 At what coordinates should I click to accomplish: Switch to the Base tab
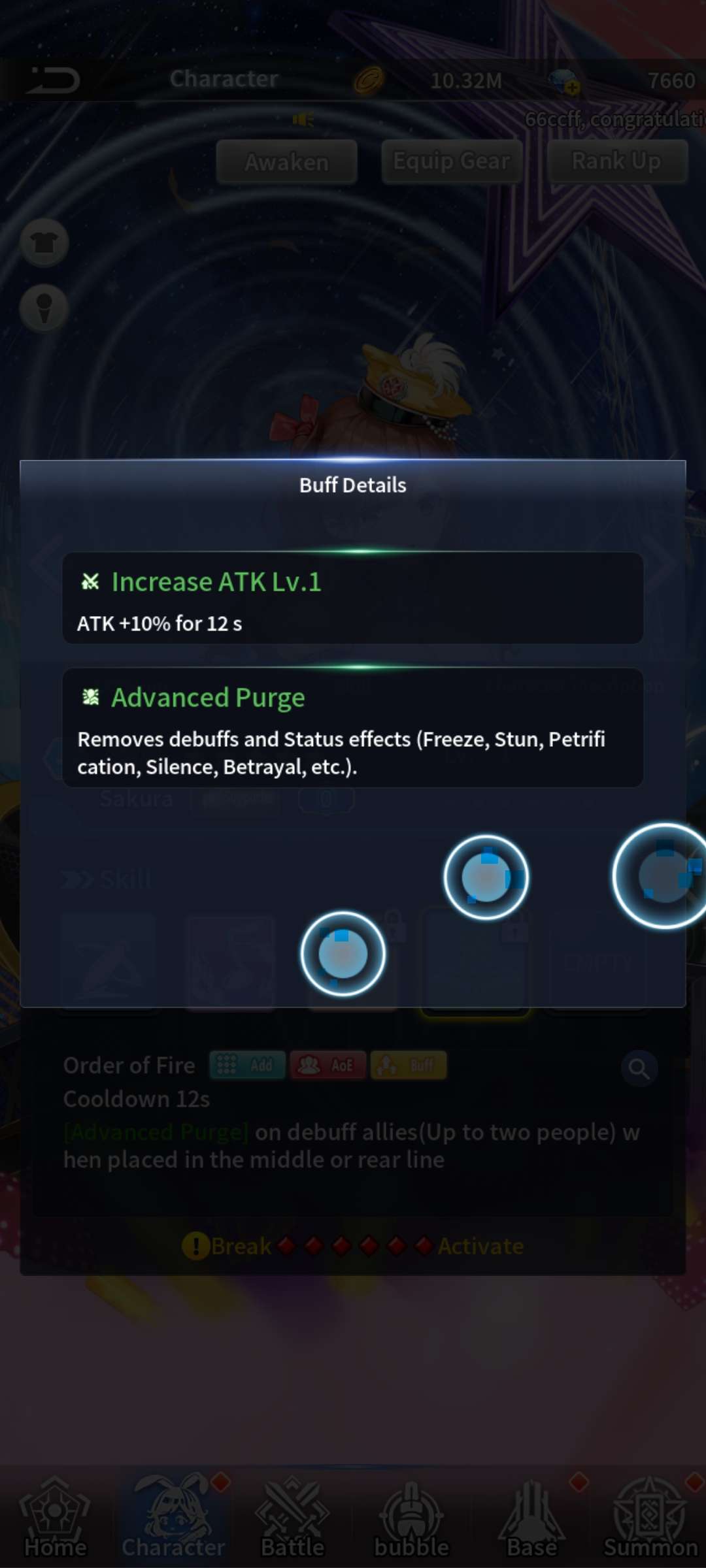[x=531, y=1517]
